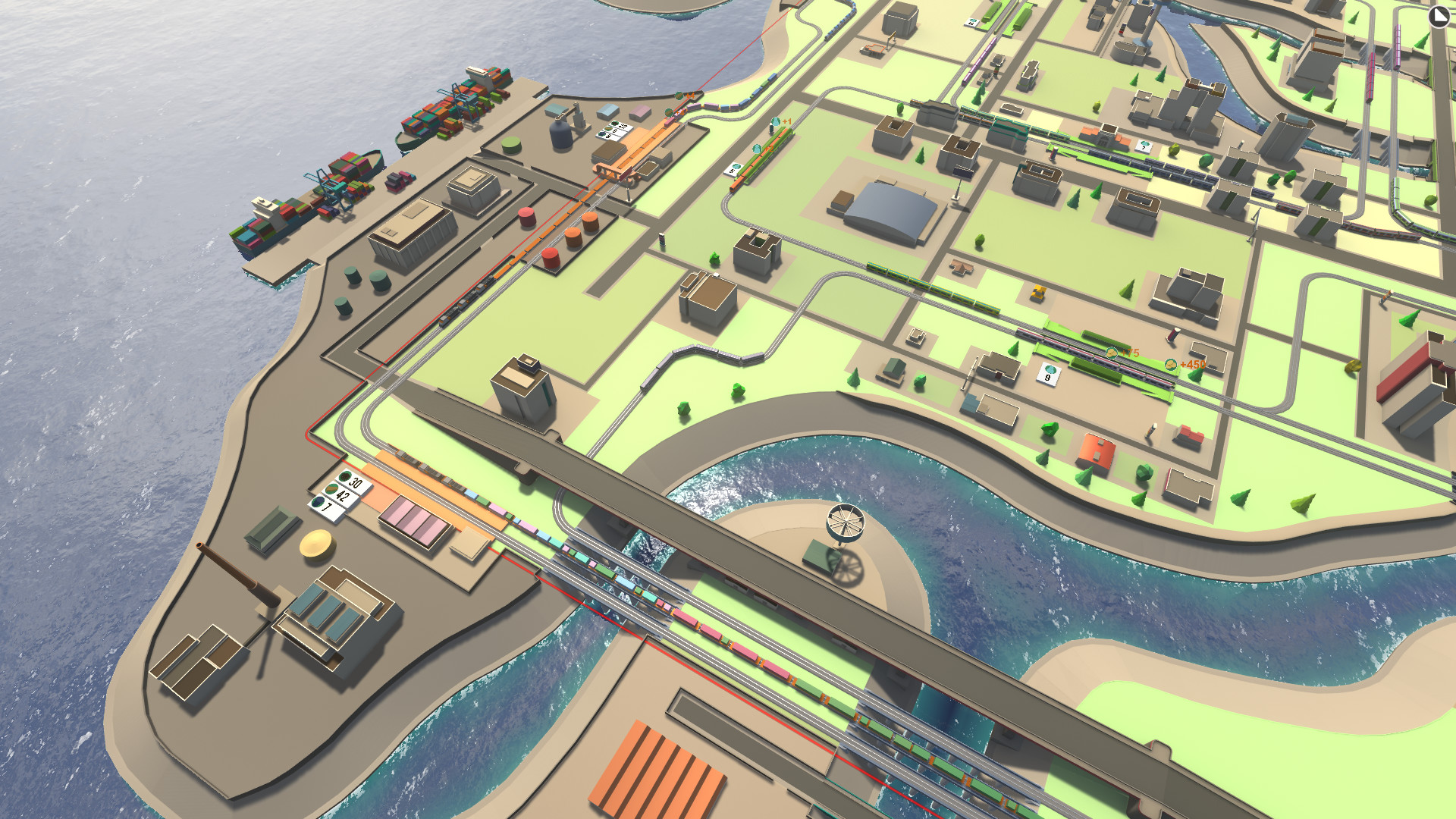The image size is (1456, 819).
Task: Toggle the +4 cargo pickup bubble near the dock
Action: 679,96
